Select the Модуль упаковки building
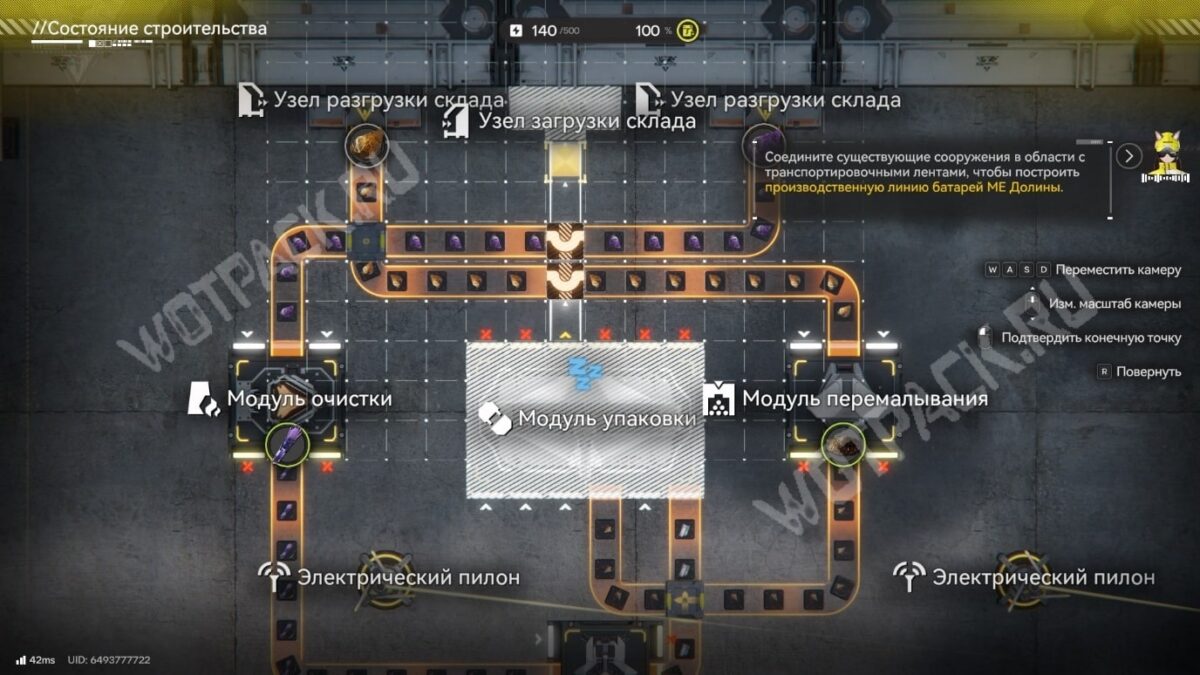Image resolution: width=1200 pixels, height=675 pixels. [585, 420]
